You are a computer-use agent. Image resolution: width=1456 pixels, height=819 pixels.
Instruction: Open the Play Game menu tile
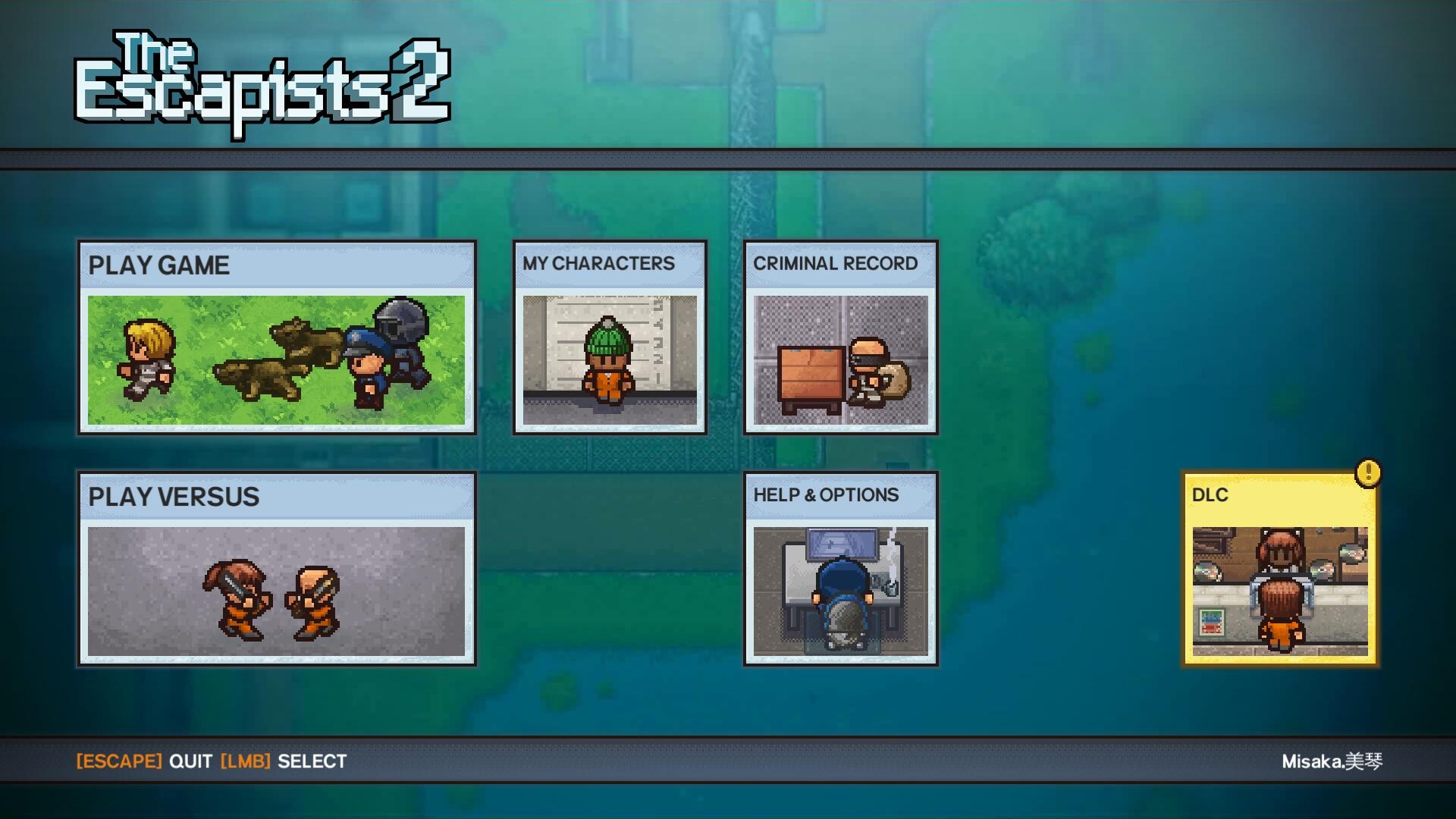pyautogui.click(x=277, y=337)
